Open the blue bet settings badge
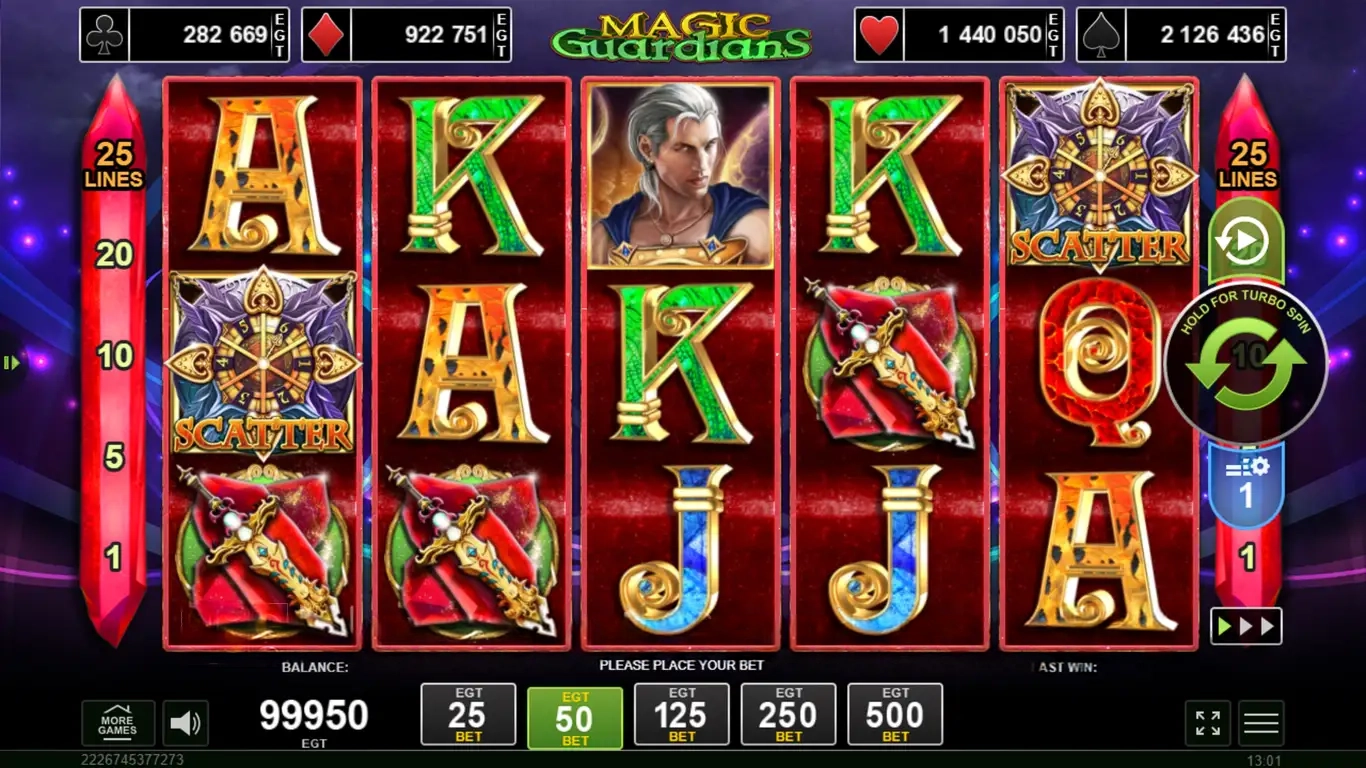This screenshot has width=1366, height=768. 1246,484
